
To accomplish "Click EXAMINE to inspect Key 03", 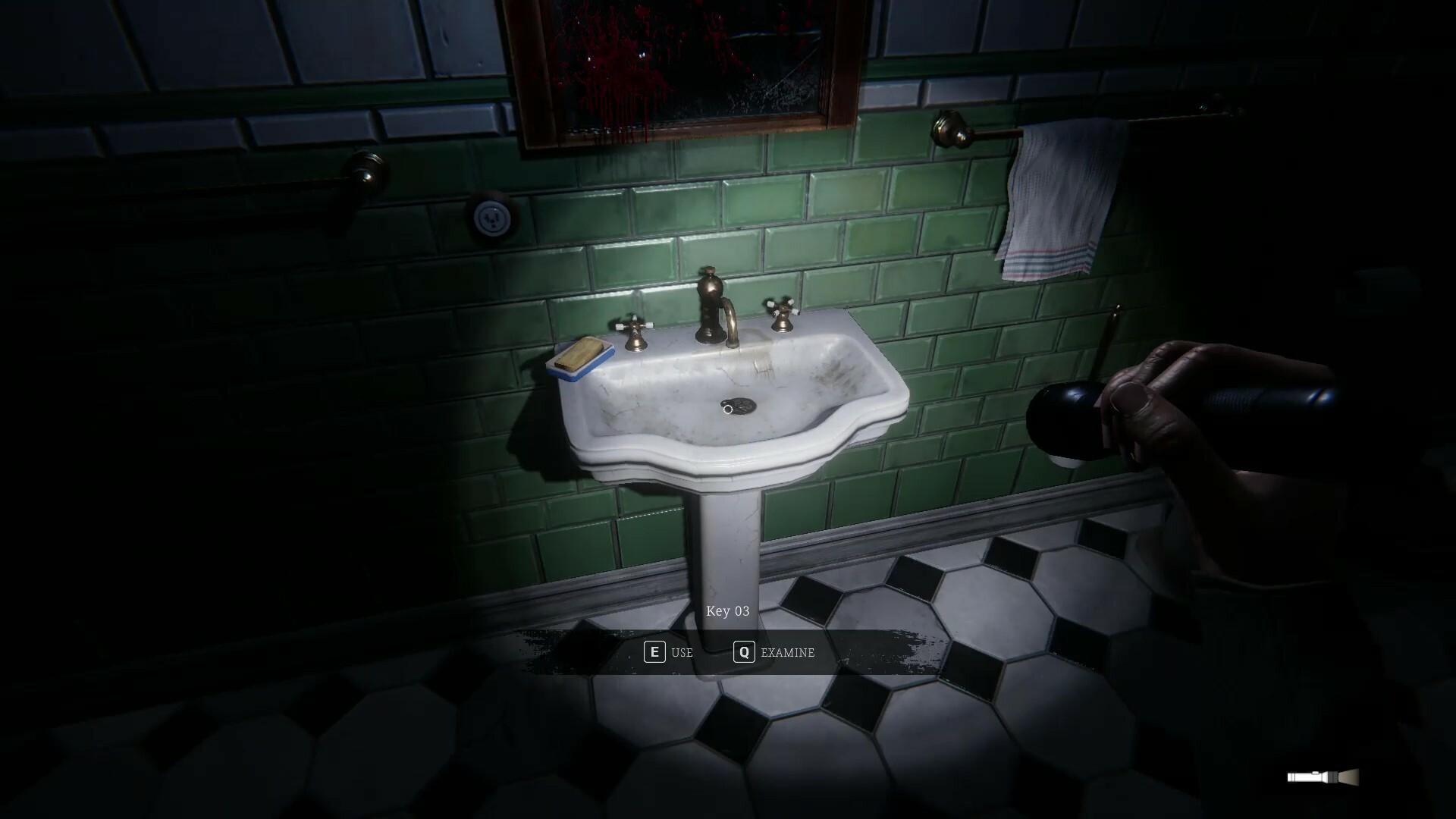I will [x=787, y=653].
